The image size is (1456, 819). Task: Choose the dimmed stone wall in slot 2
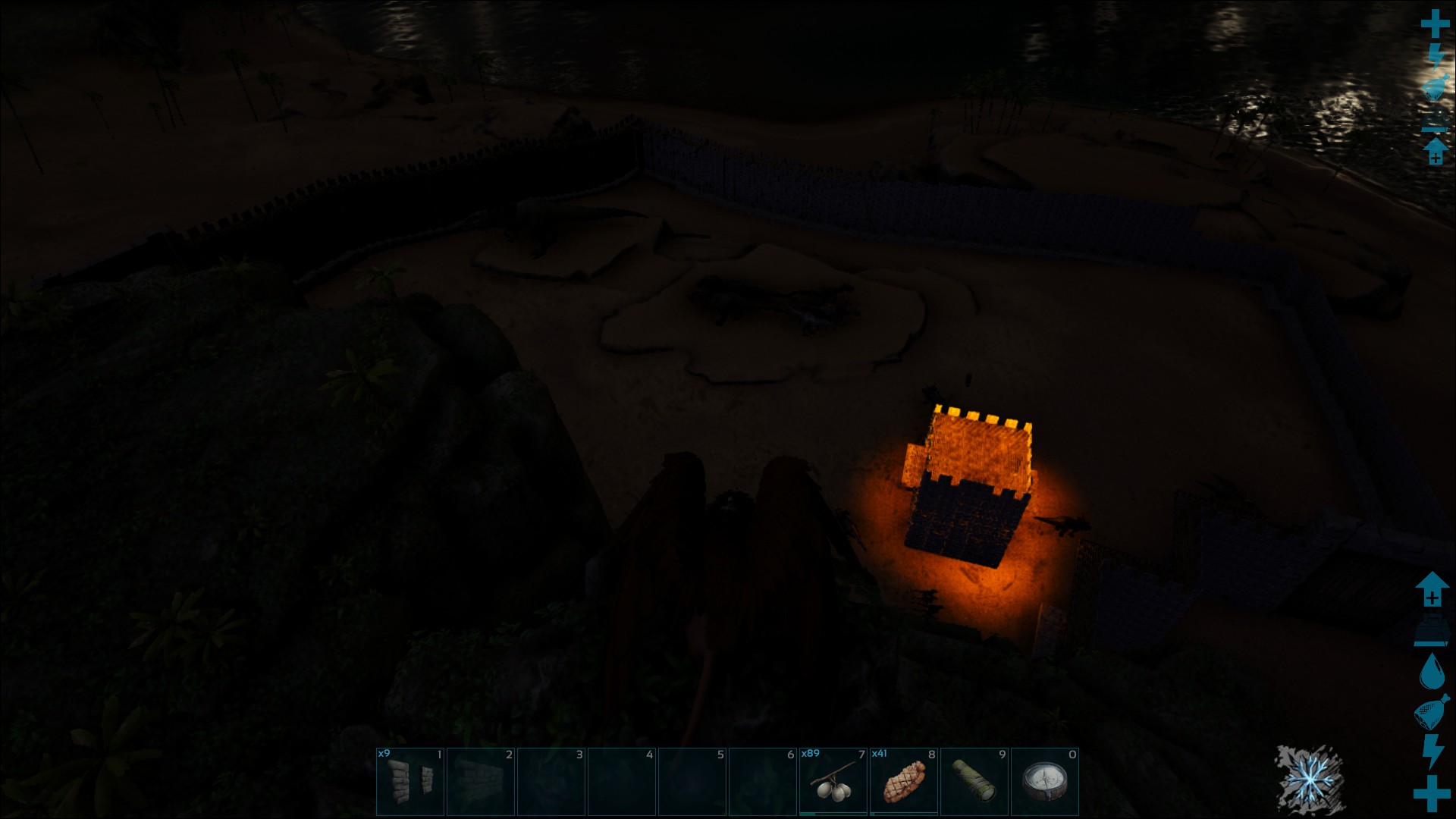coord(481,782)
